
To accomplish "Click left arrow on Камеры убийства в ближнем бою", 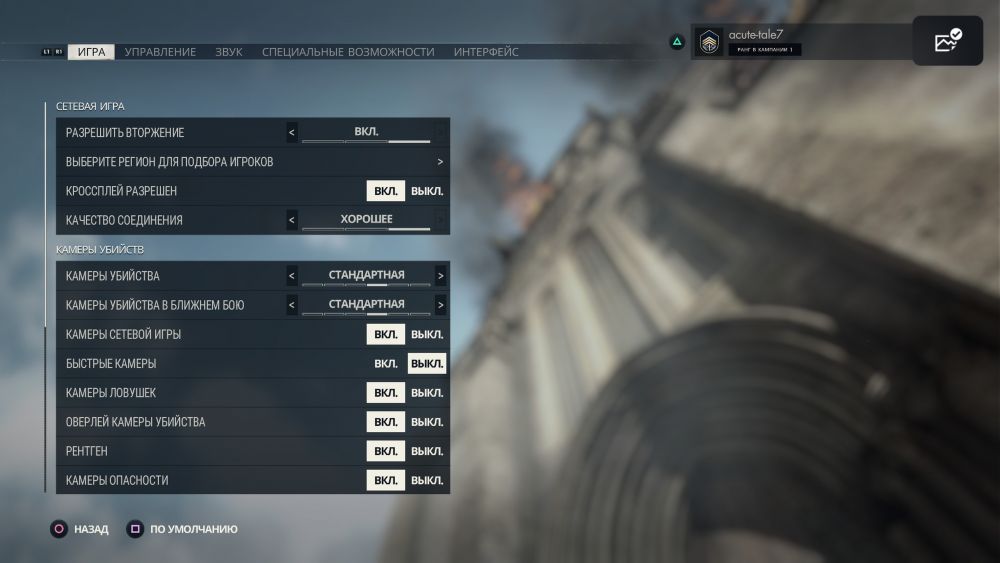I will point(292,305).
